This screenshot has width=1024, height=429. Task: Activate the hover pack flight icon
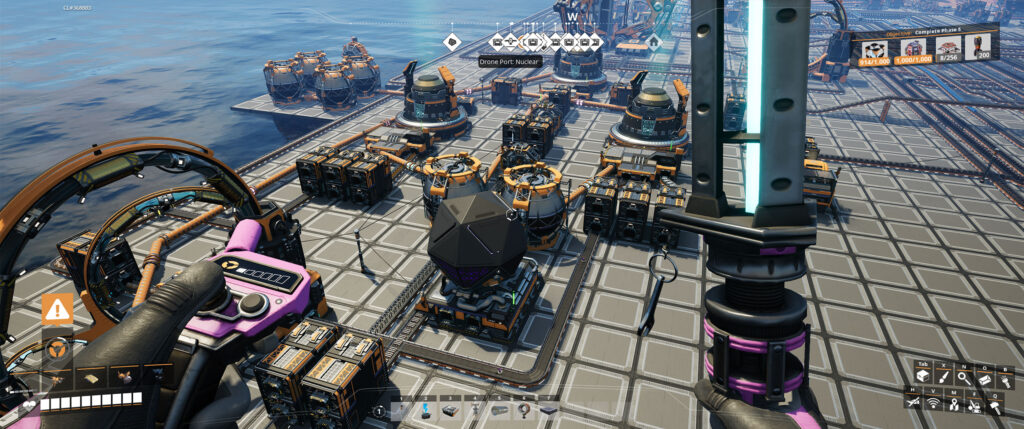pos(912,404)
